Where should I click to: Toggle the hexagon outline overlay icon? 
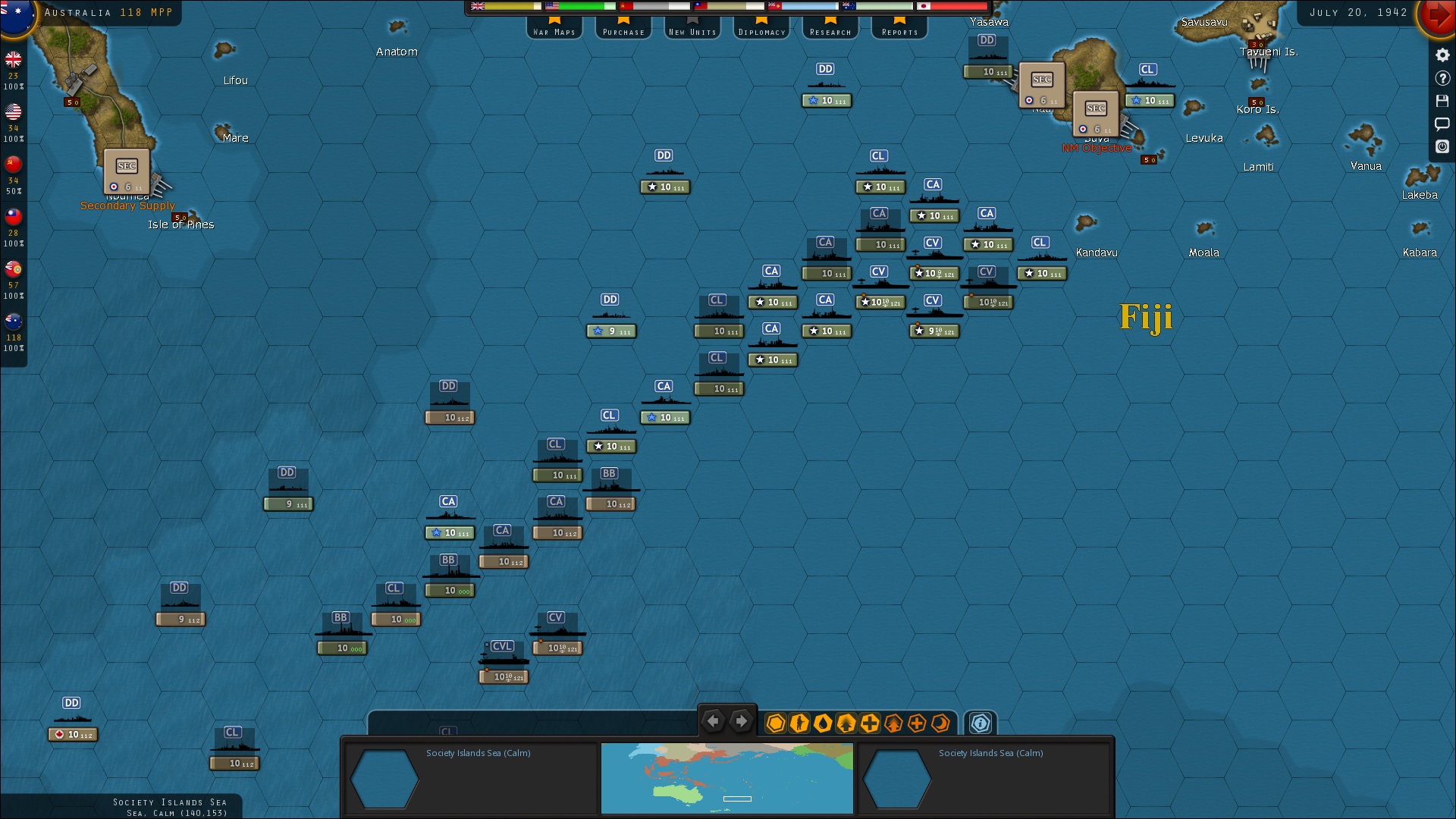(775, 723)
